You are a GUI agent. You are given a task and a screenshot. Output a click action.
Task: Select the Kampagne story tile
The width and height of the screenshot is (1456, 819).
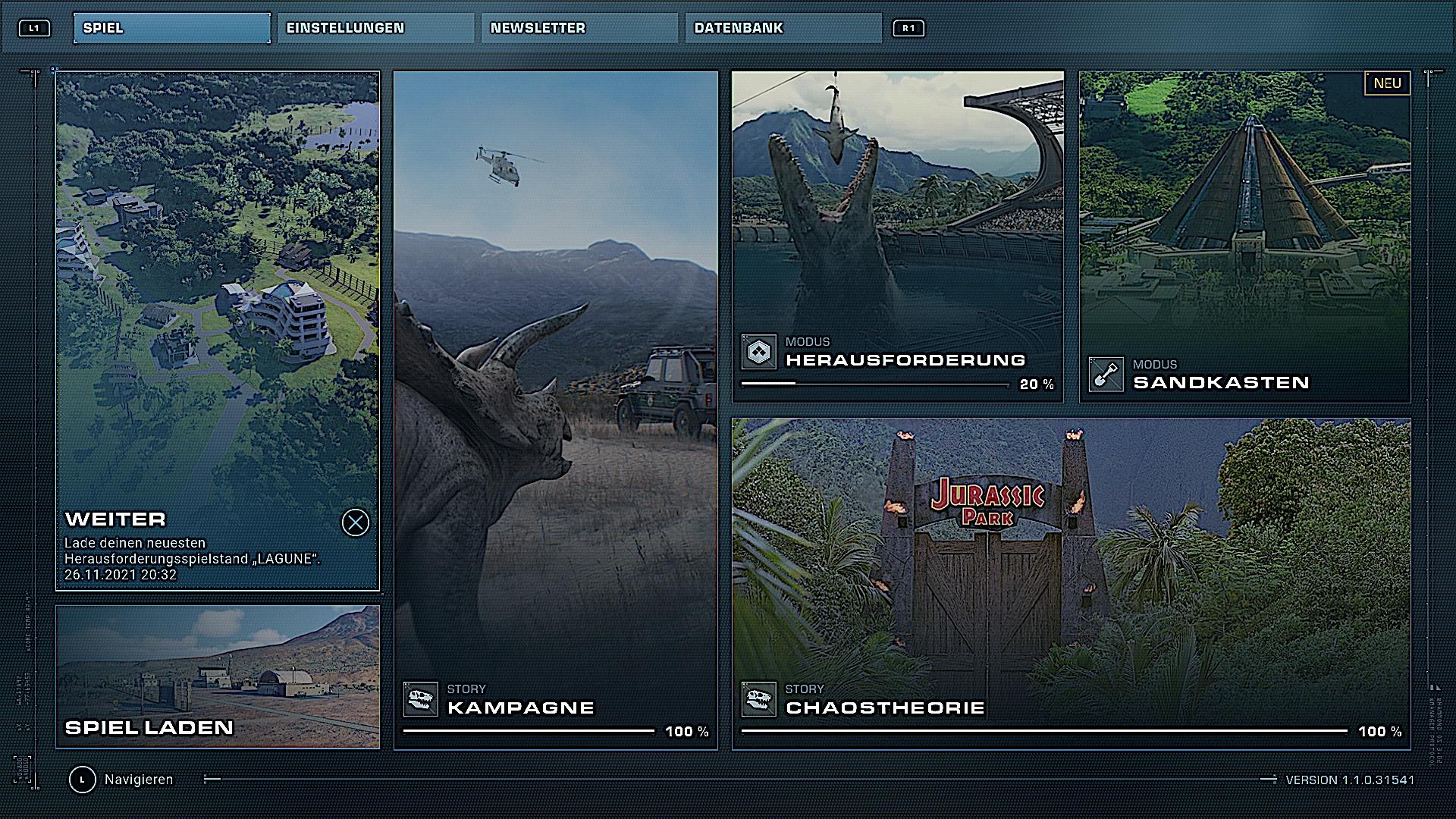point(555,409)
